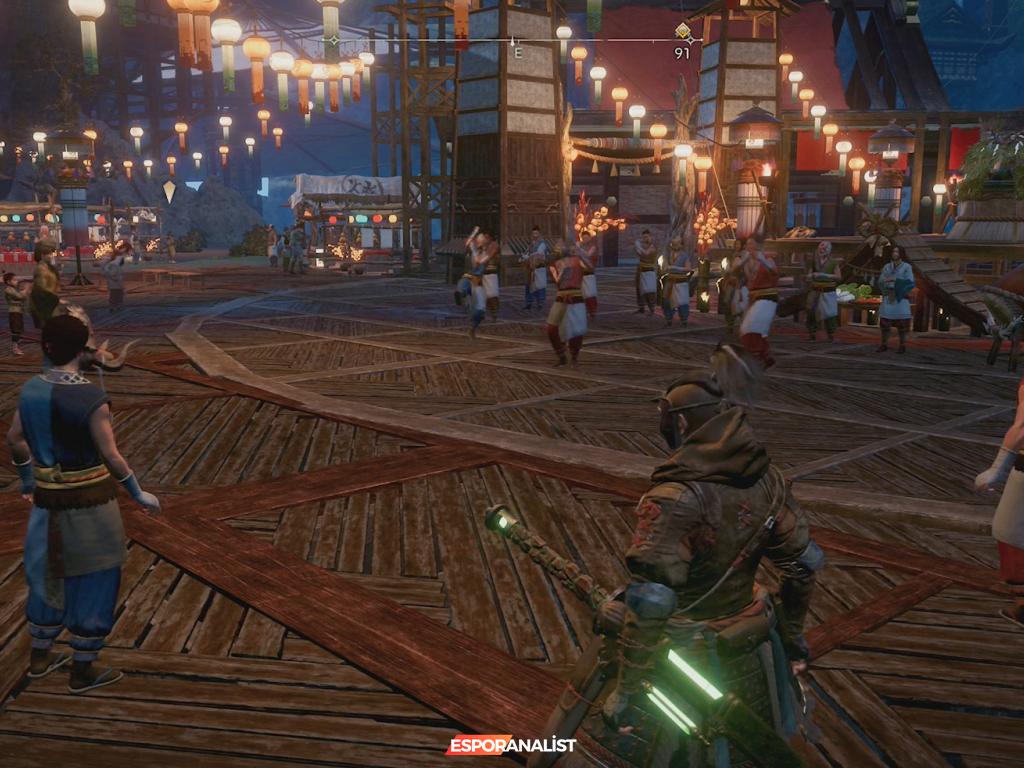Click the gold diamond marker on the compass
1024x768 pixels.
pyautogui.click(x=683, y=31)
